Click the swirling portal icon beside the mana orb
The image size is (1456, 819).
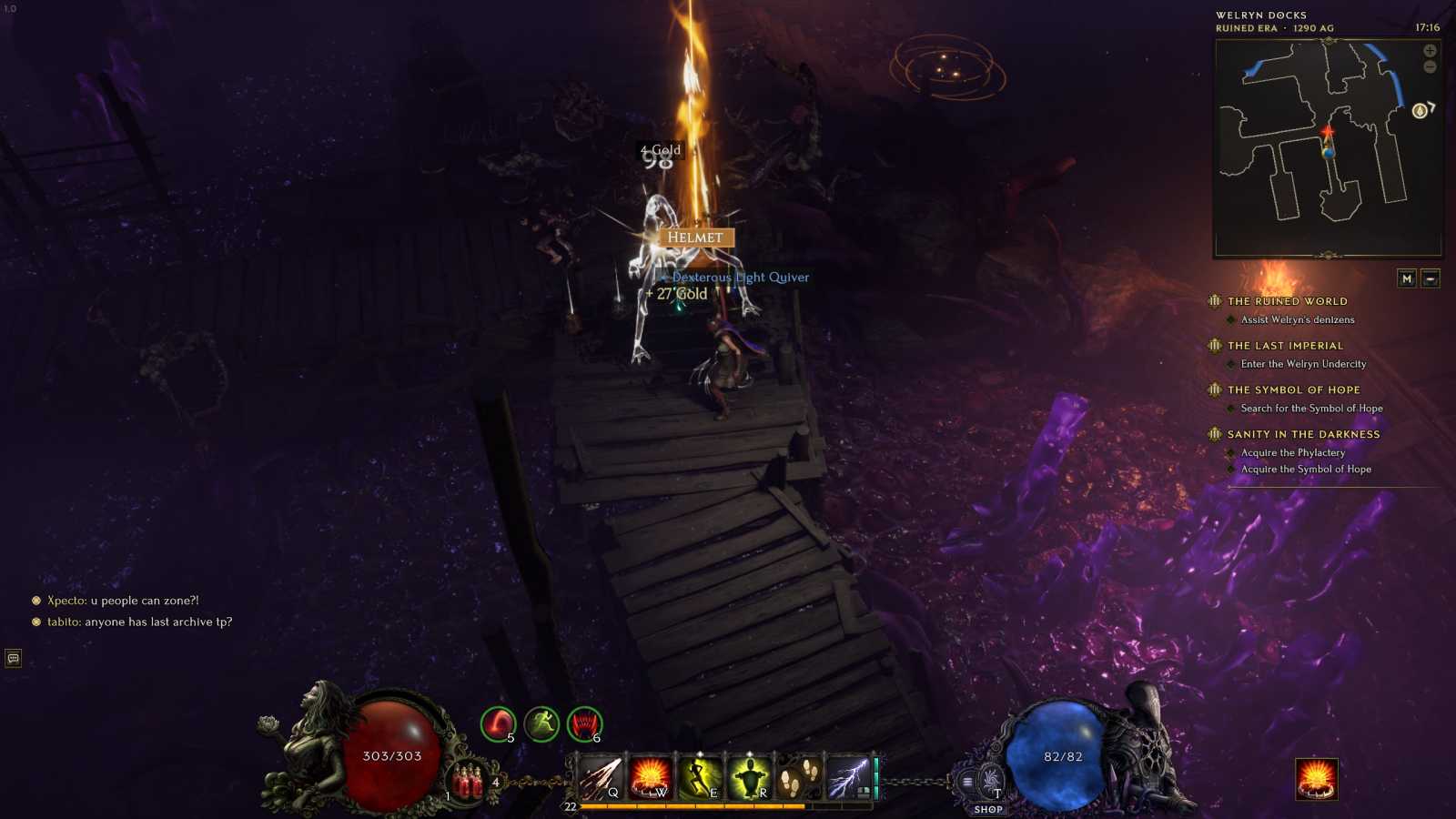click(991, 780)
